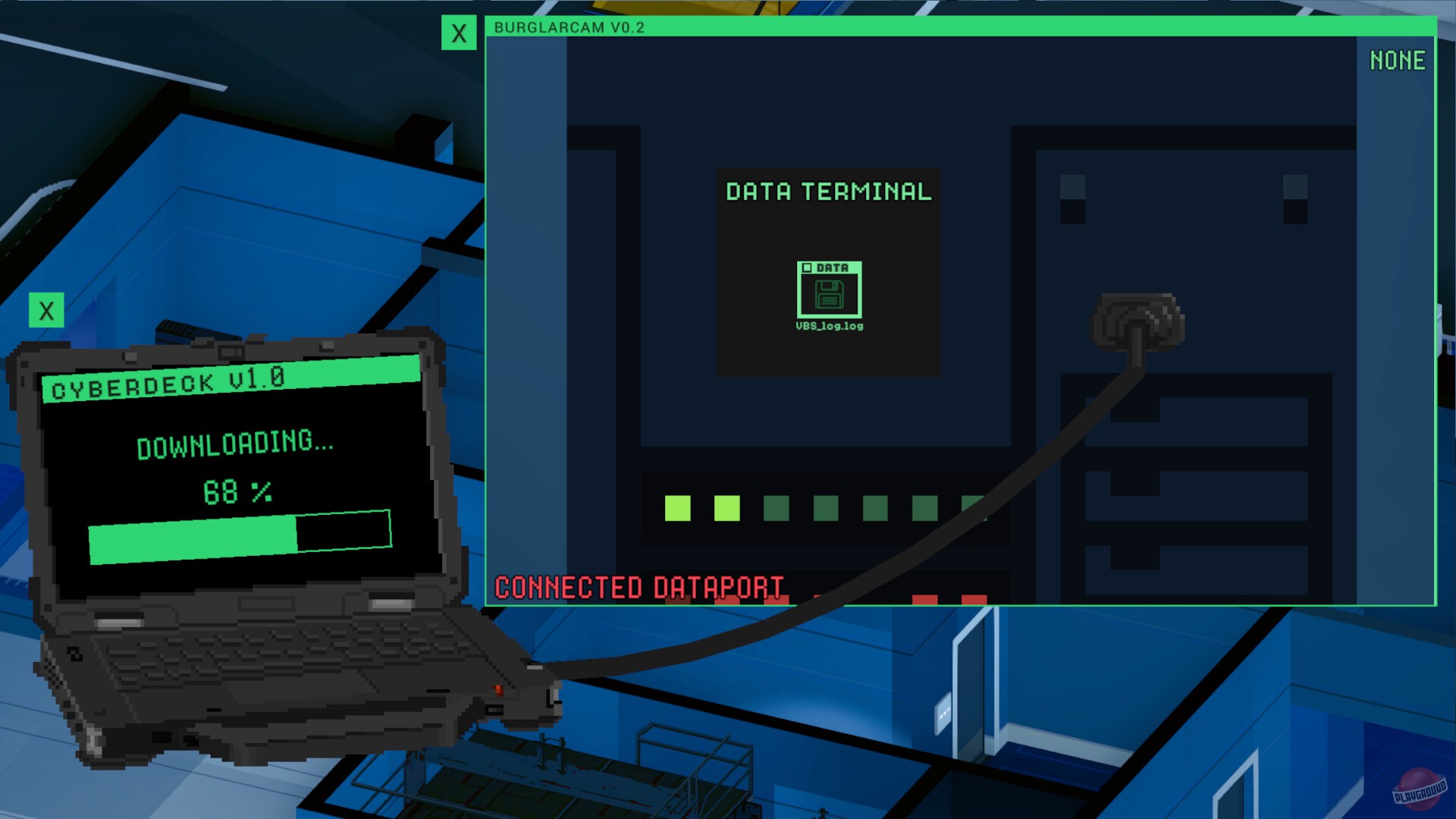Close the BURGLARCAM V0.2 window
The height and width of the screenshot is (819, 1456).
click(x=458, y=32)
